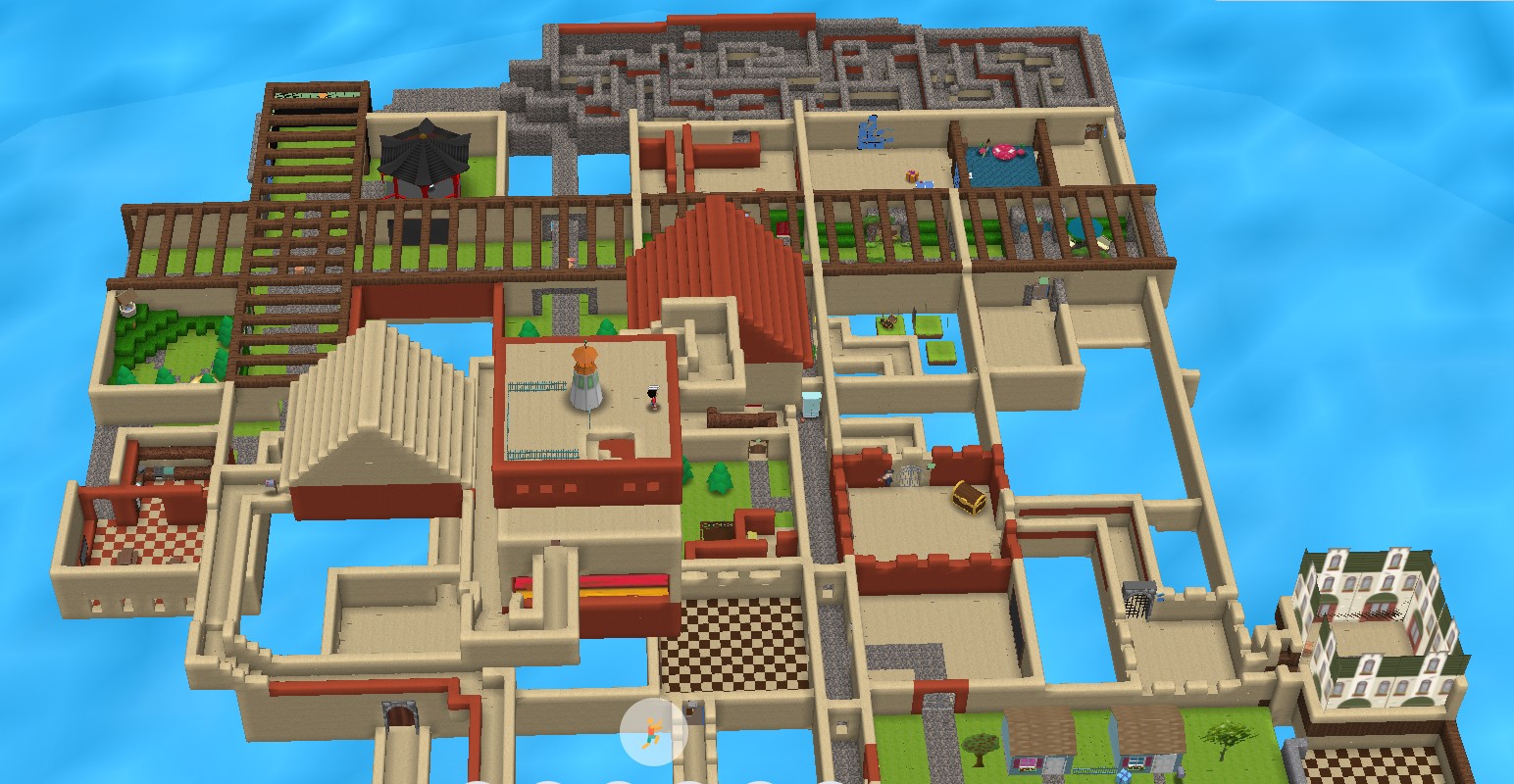Viewport: 1514px width, 784px height.
Task: Click the blue vending machine near the path
Action: (810, 402)
